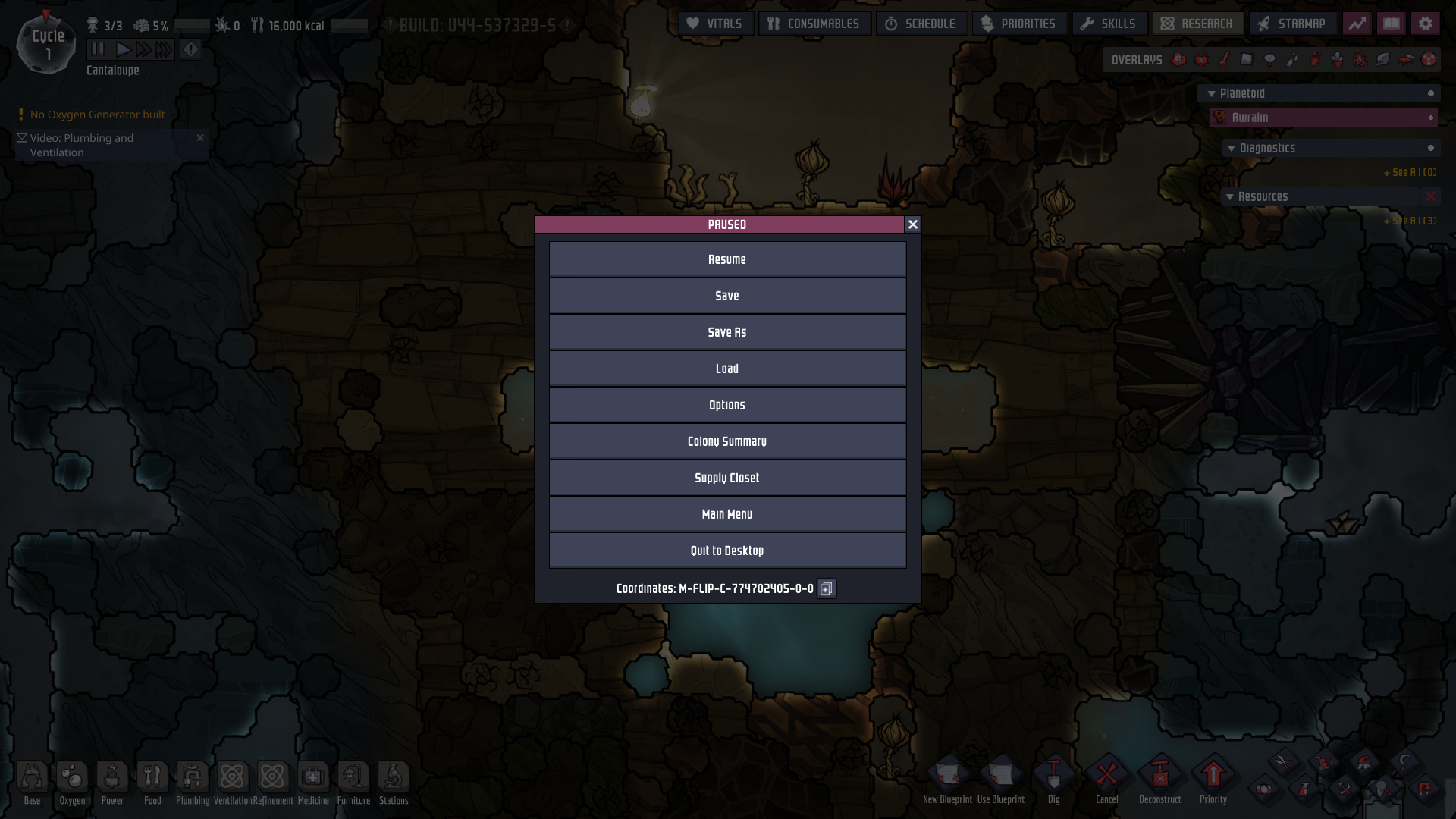Open the Colony Summary
The image size is (1456, 819).
pyautogui.click(x=727, y=441)
